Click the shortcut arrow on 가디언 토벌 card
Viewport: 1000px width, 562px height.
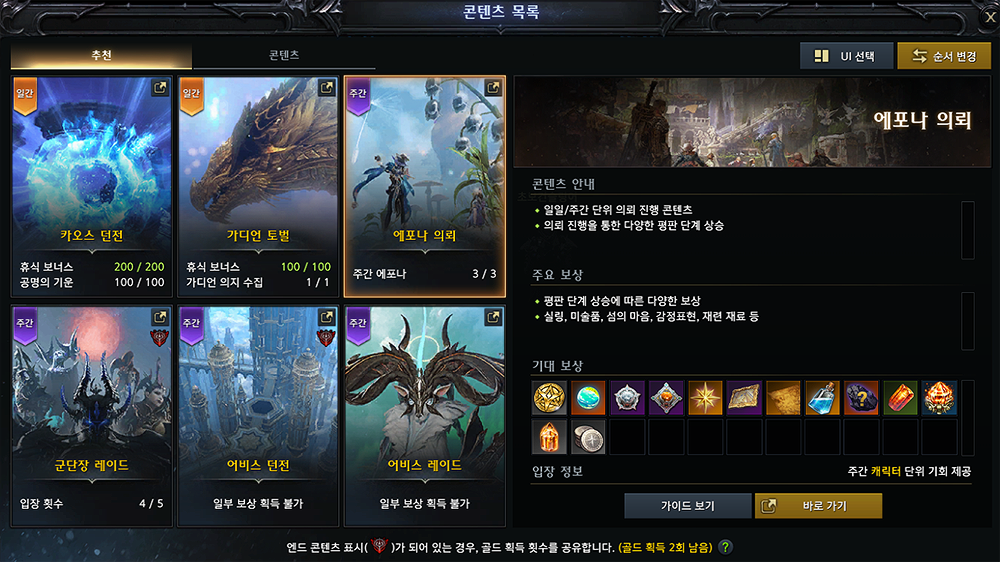pos(325,88)
